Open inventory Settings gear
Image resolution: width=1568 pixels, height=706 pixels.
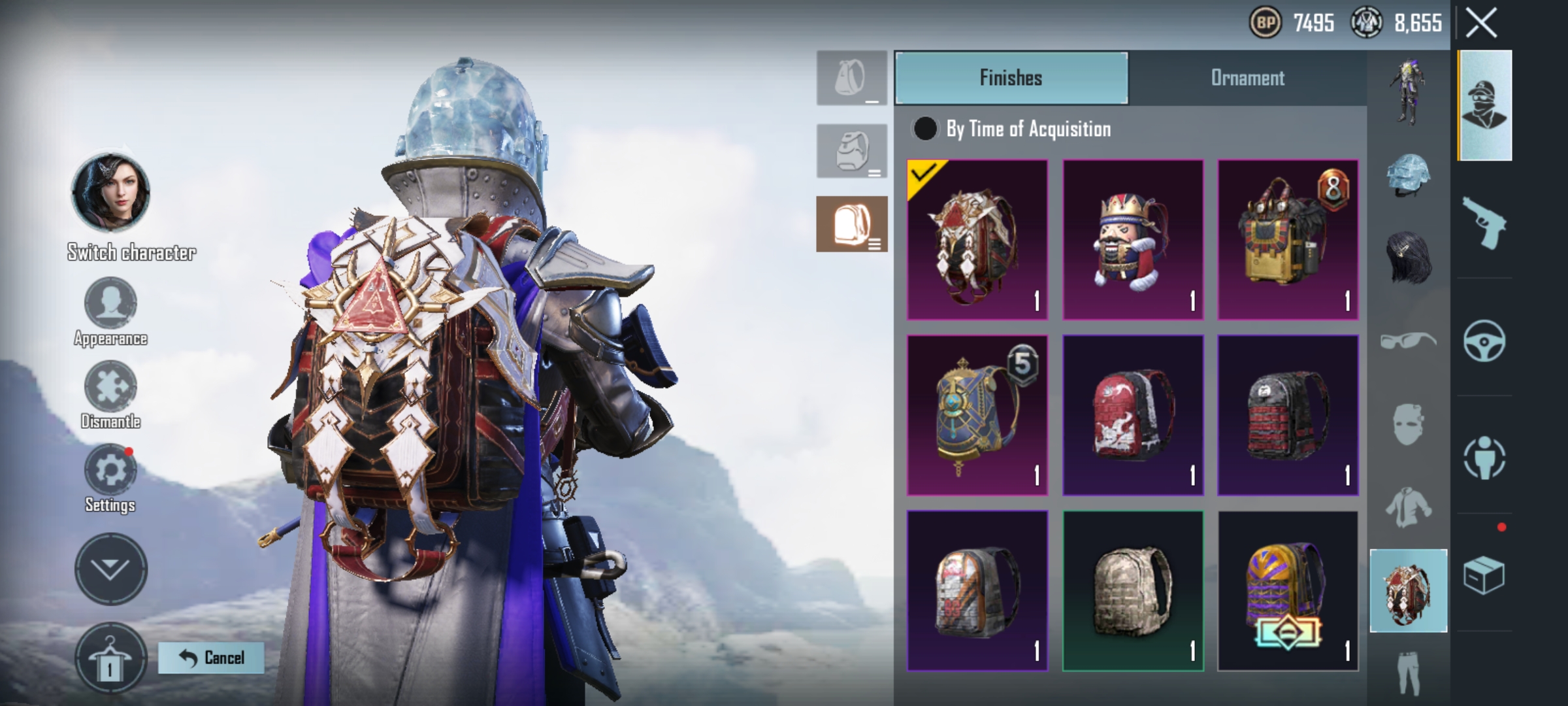pos(110,471)
